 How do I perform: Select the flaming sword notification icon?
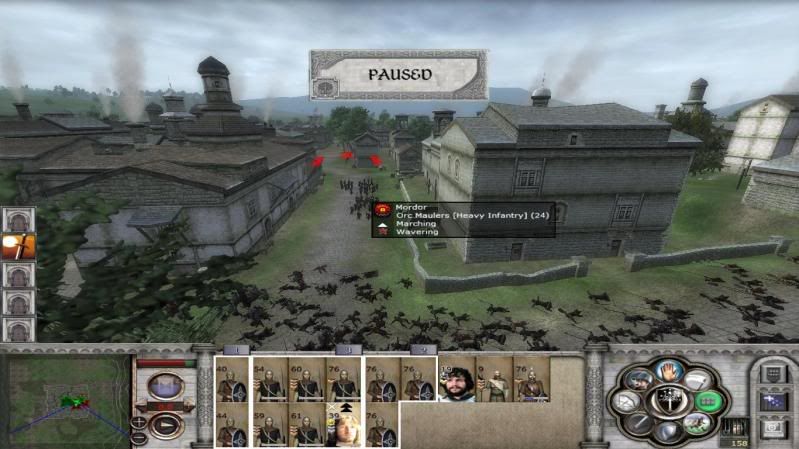click(x=18, y=246)
